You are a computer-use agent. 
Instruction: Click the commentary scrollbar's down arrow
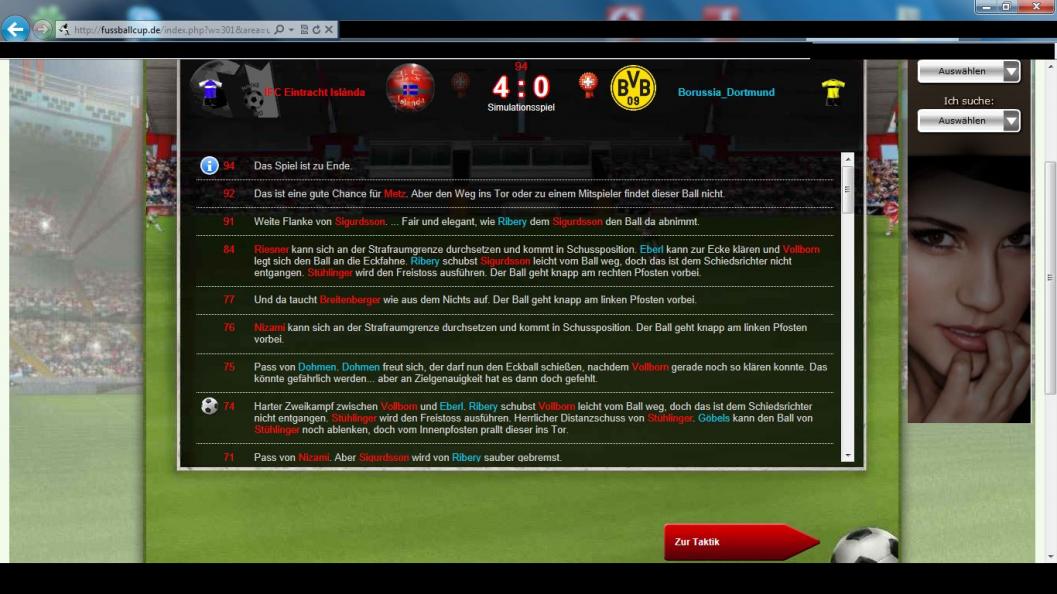click(848, 455)
